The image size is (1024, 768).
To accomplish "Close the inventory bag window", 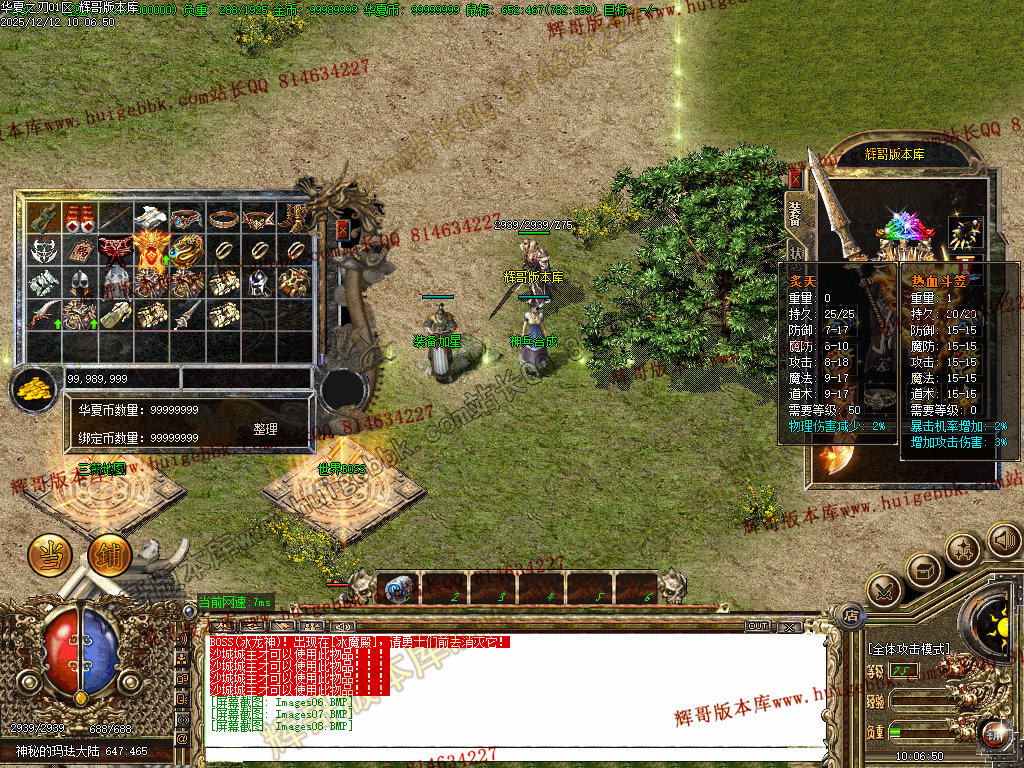I will pos(343,229).
